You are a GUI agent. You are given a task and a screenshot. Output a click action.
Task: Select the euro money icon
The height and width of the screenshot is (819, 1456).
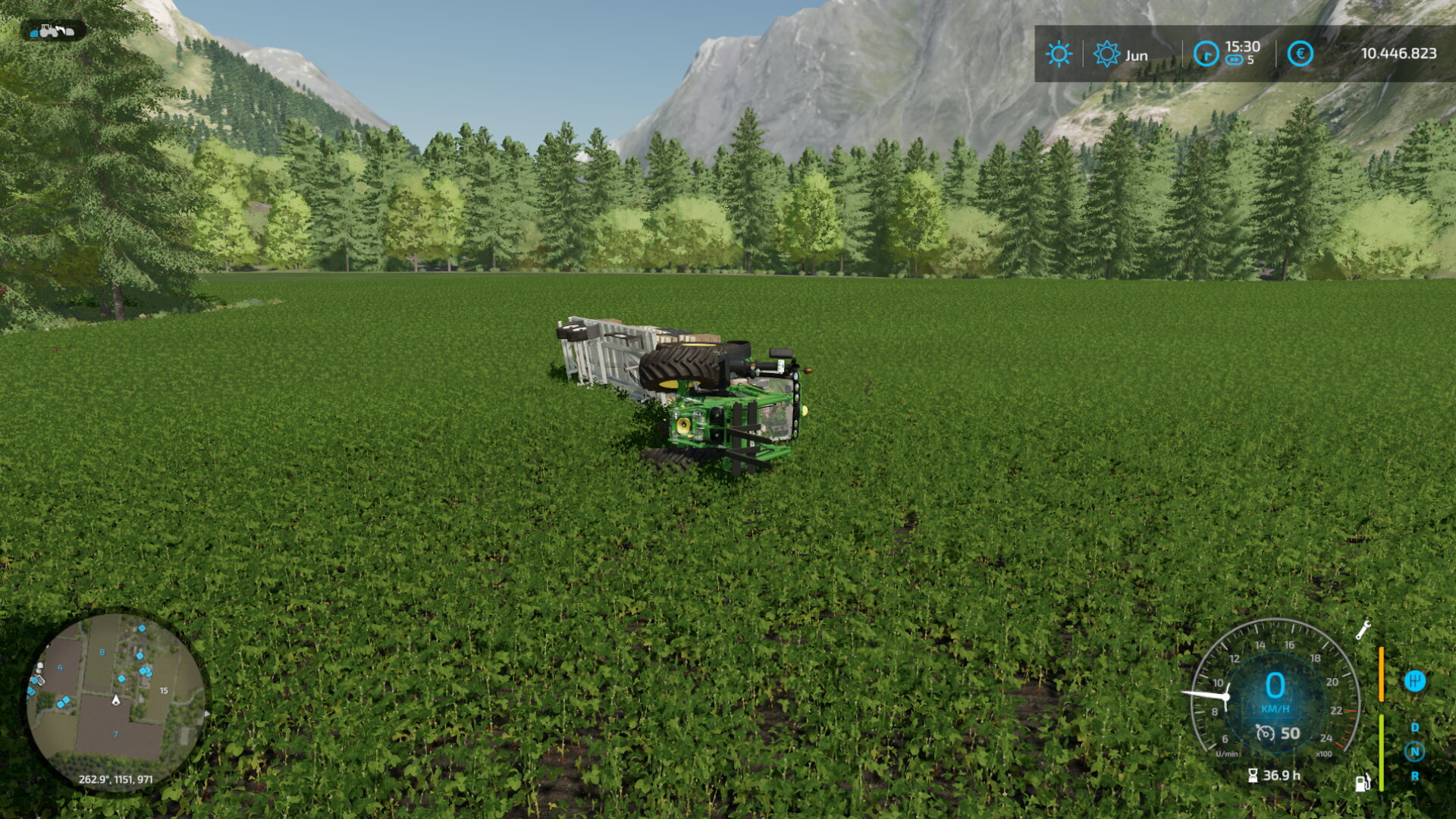1300,54
